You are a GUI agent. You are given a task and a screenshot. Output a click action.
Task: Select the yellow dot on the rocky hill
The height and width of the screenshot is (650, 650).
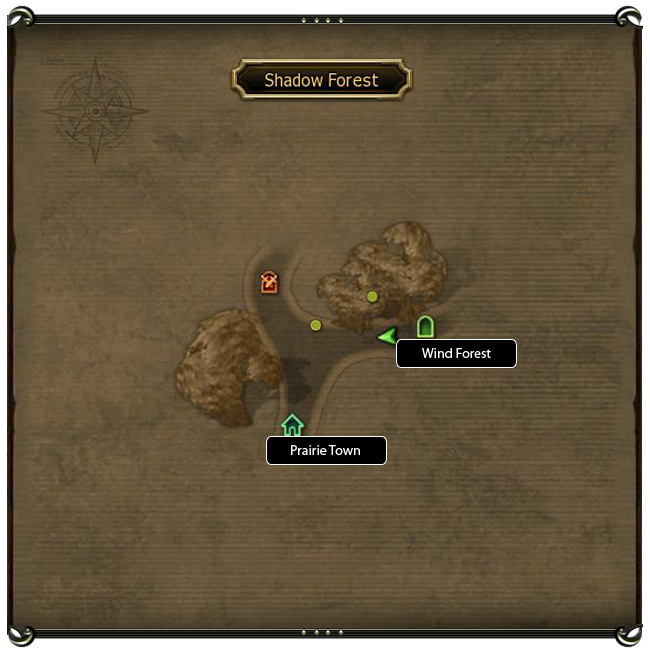372,296
